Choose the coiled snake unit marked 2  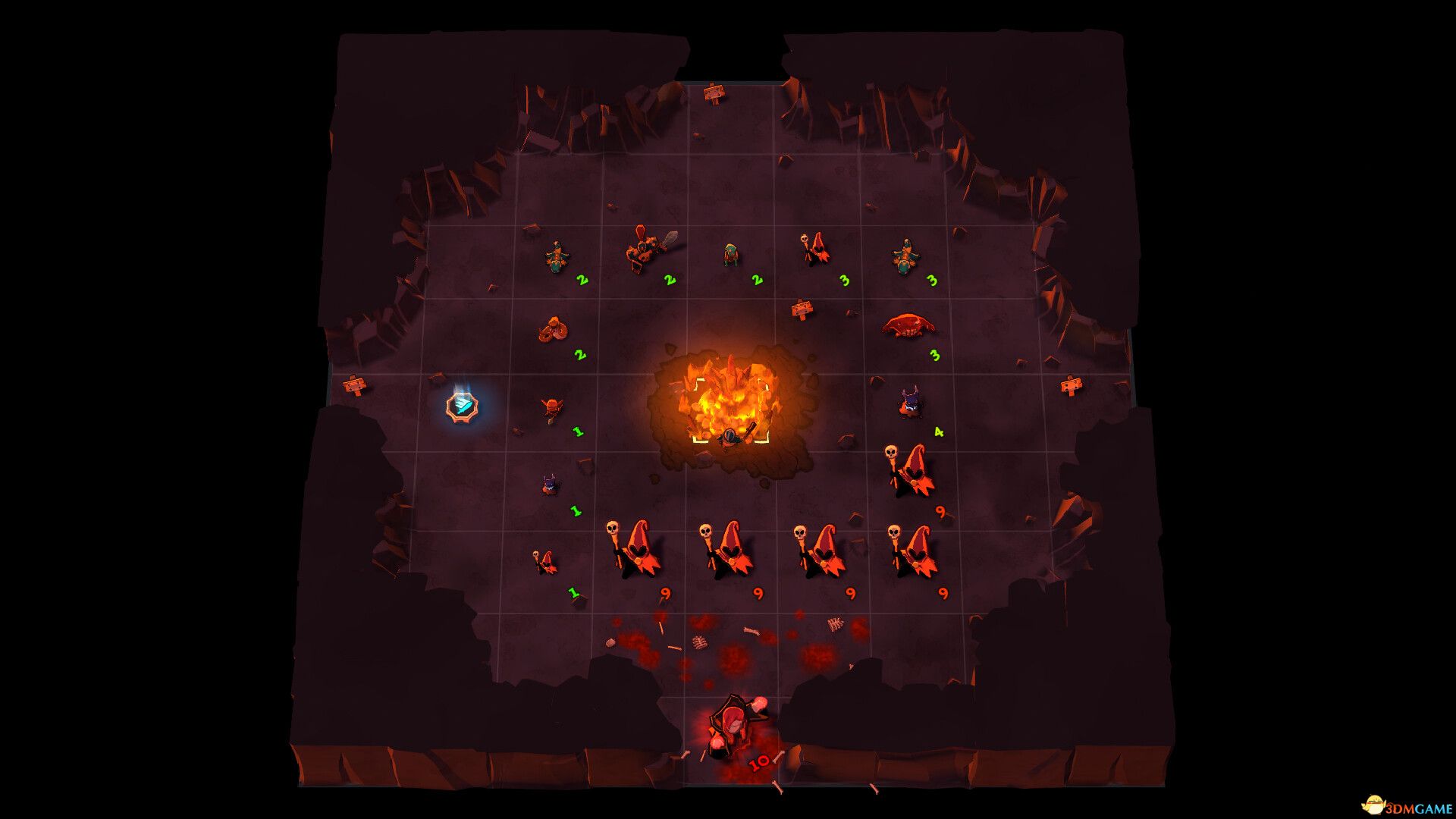[554, 329]
